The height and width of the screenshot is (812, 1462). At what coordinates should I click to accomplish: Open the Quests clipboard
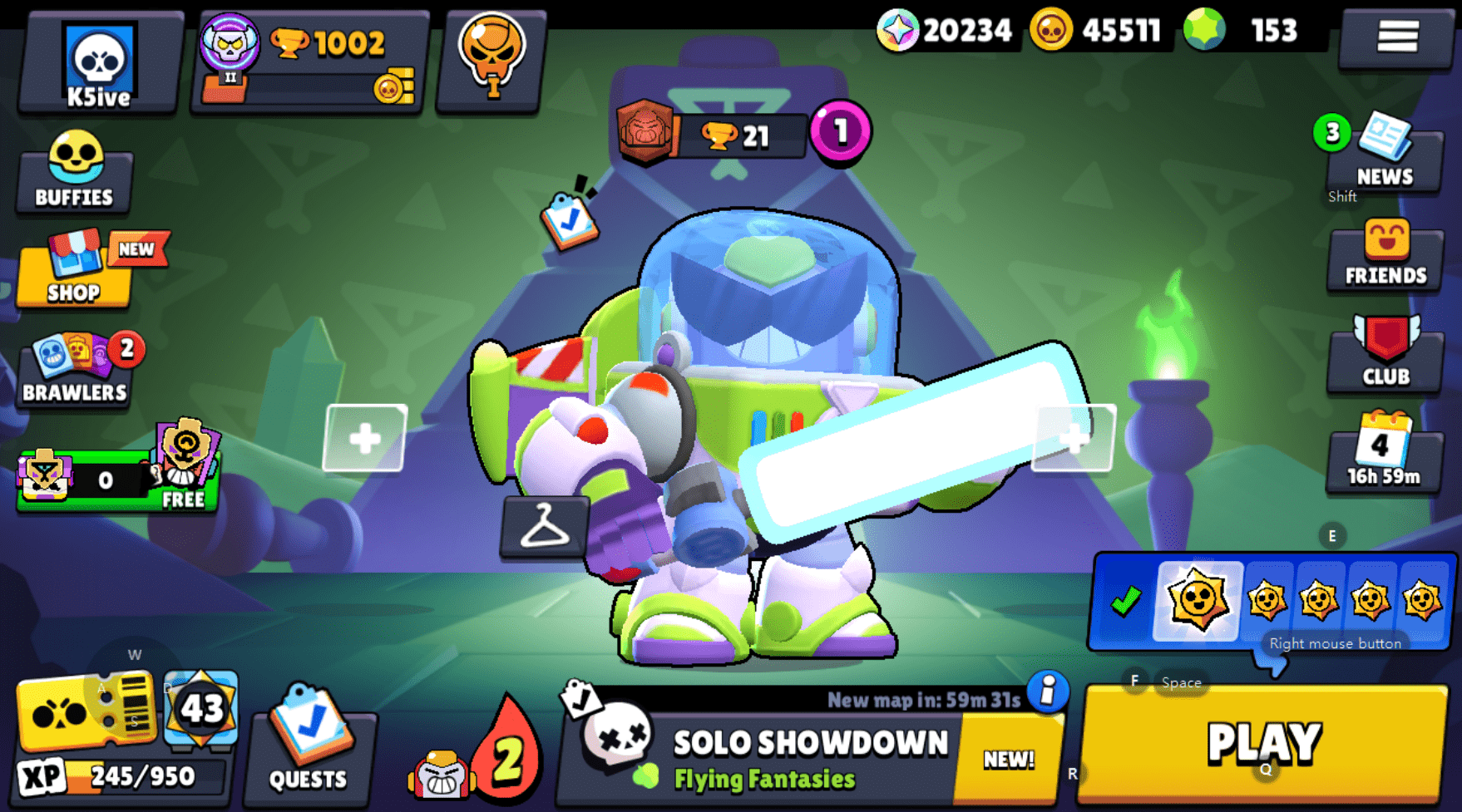[309, 748]
